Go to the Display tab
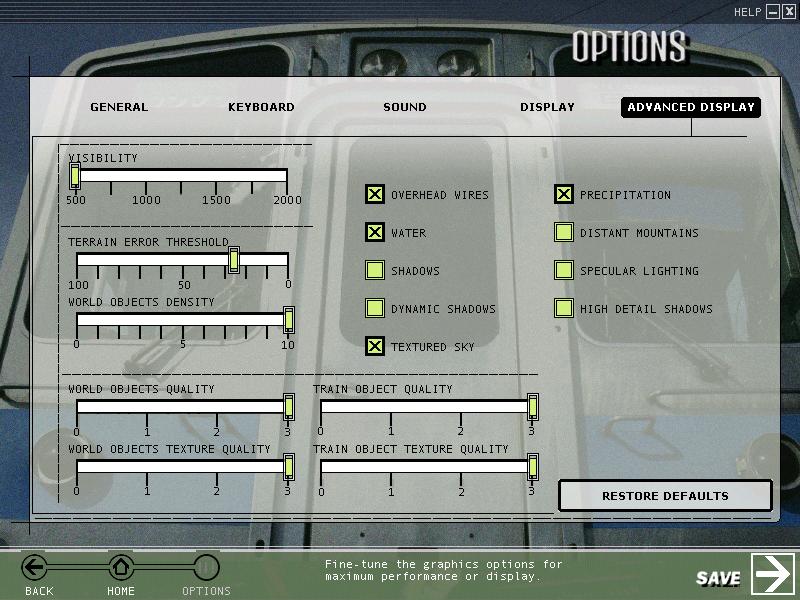Viewport: 800px width, 600px height. click(547, 107)
